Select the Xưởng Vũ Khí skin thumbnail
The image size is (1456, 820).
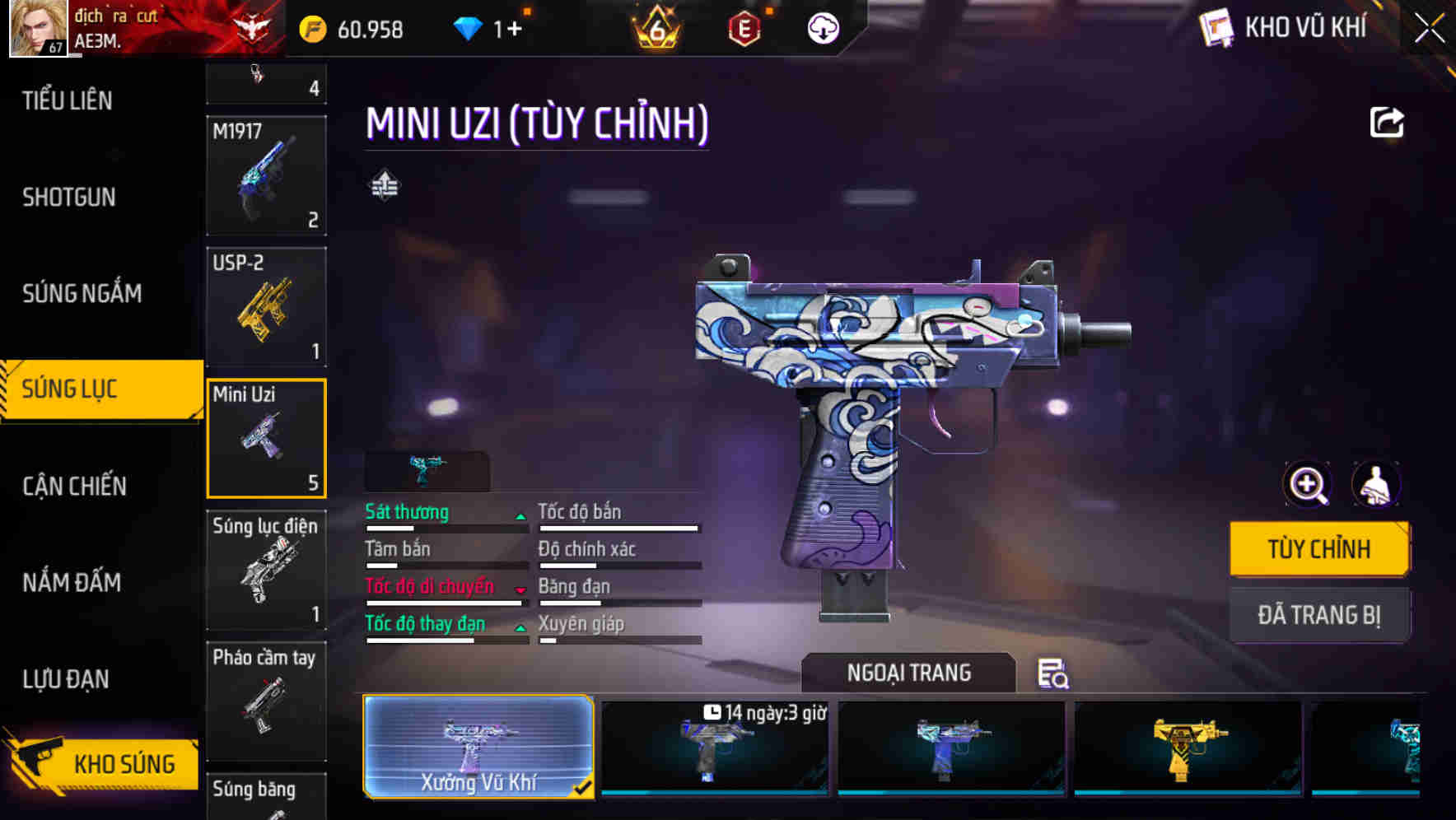(x=478, y=746)
